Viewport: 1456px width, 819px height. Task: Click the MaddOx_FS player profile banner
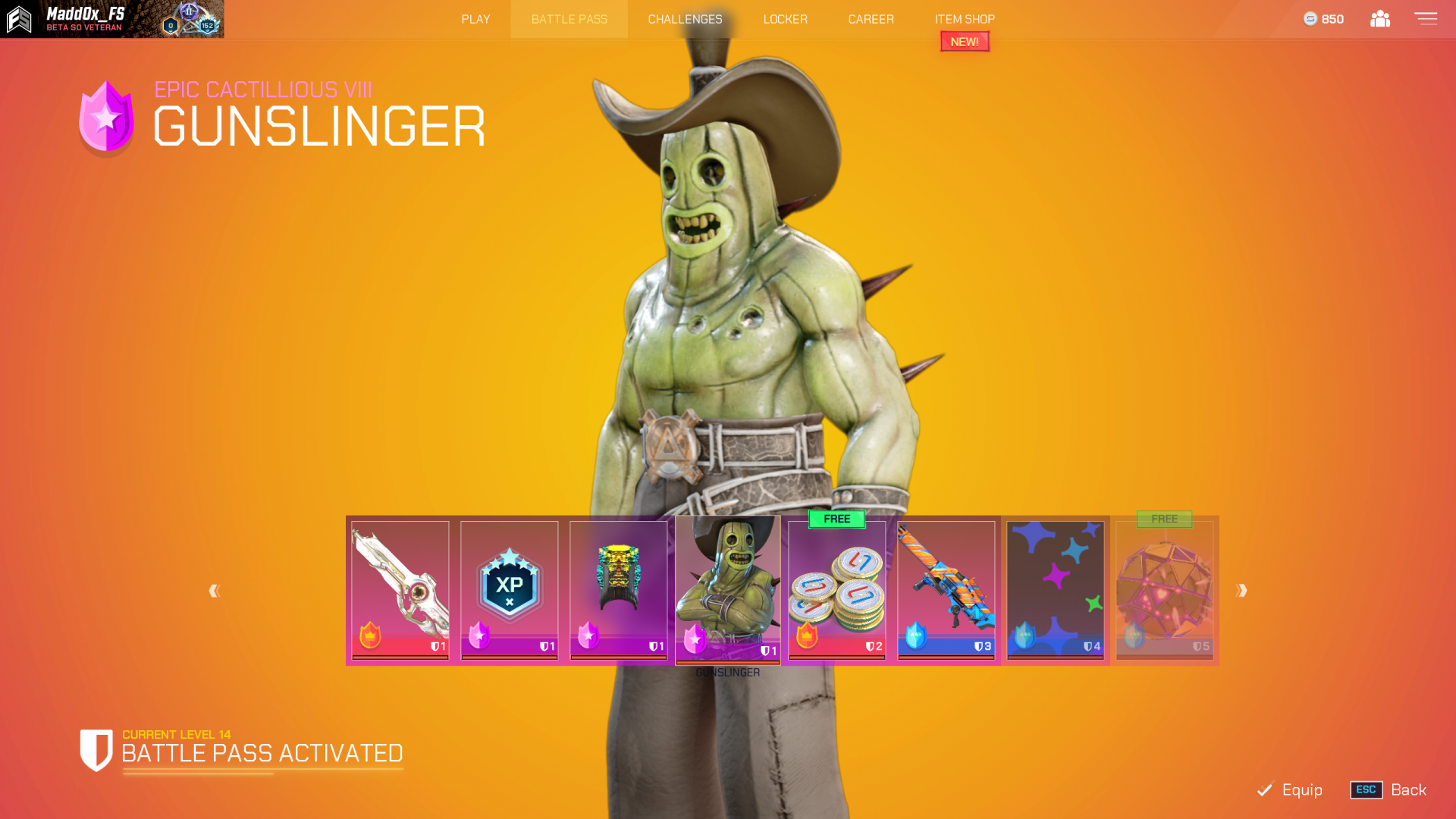[112, 19]
